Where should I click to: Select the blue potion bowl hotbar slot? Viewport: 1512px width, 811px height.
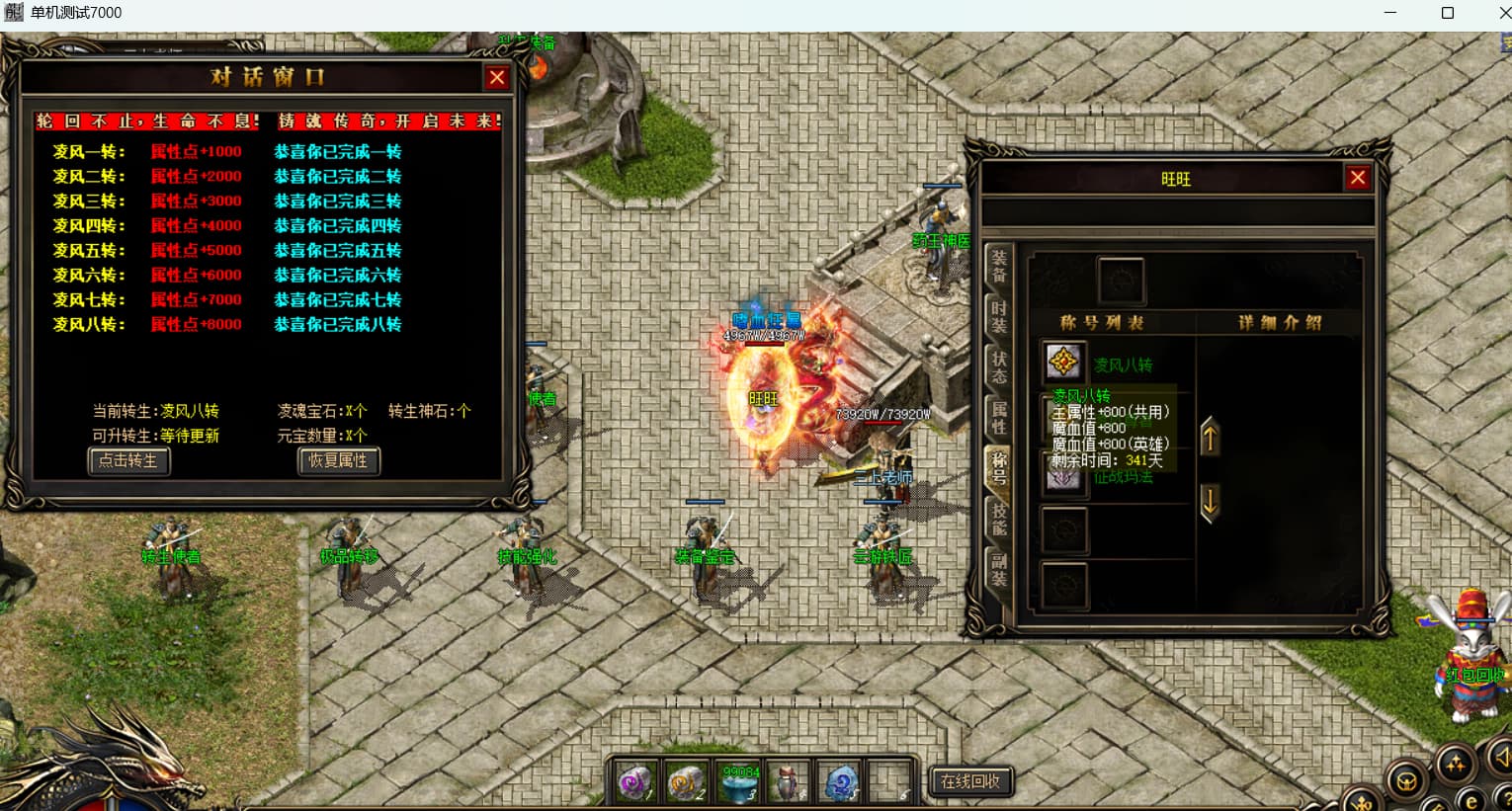738,783
